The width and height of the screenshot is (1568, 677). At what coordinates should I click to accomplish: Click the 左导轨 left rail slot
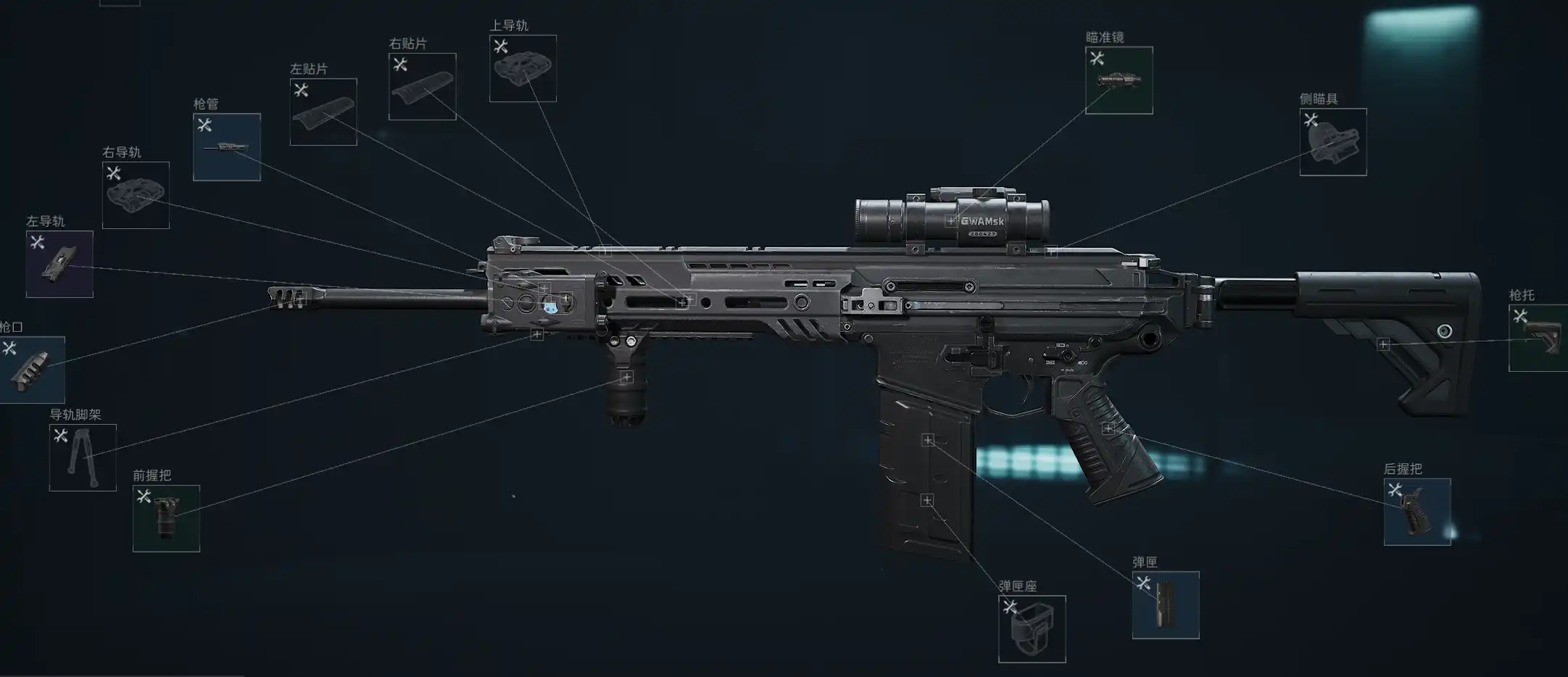click(x=59, y=264)
